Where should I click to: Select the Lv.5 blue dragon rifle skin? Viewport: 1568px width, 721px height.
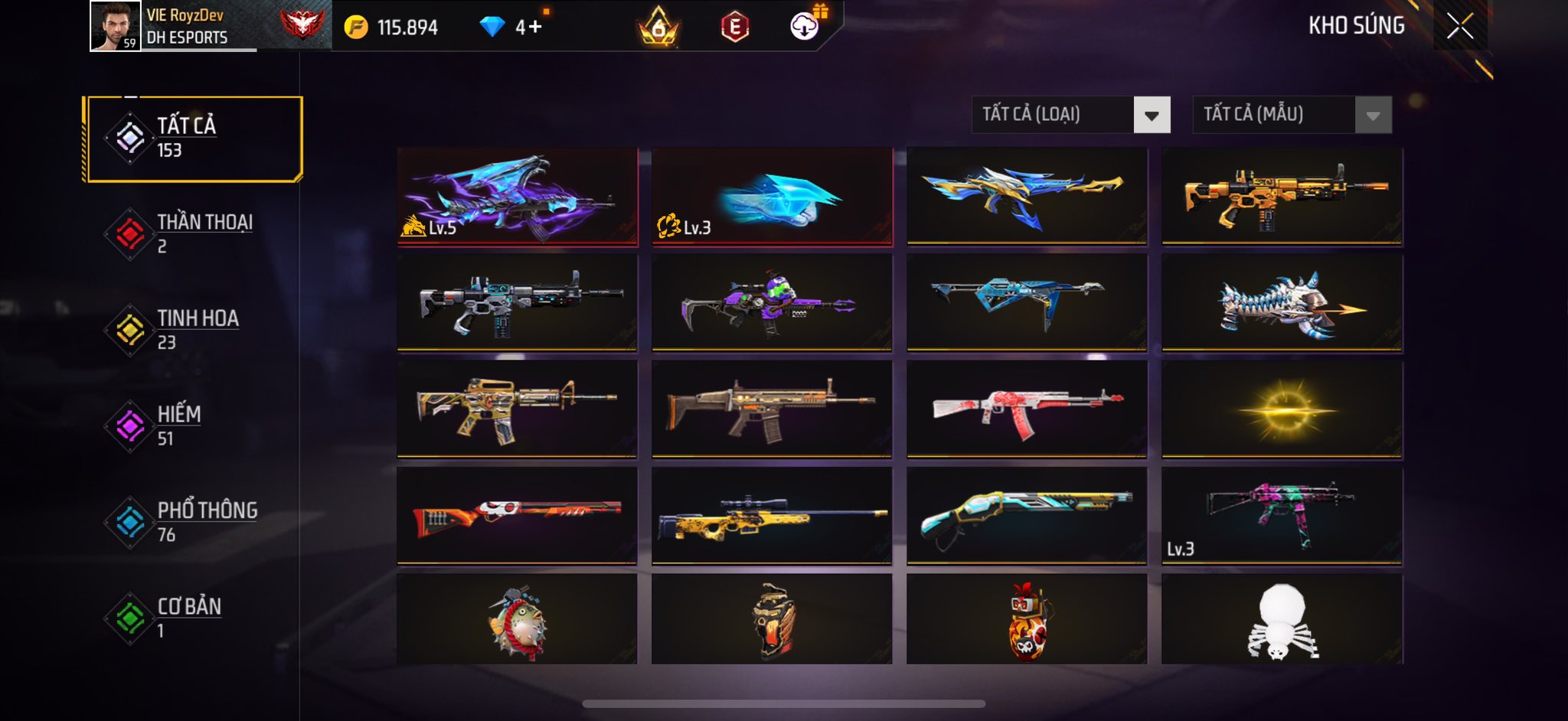[517, 196]
